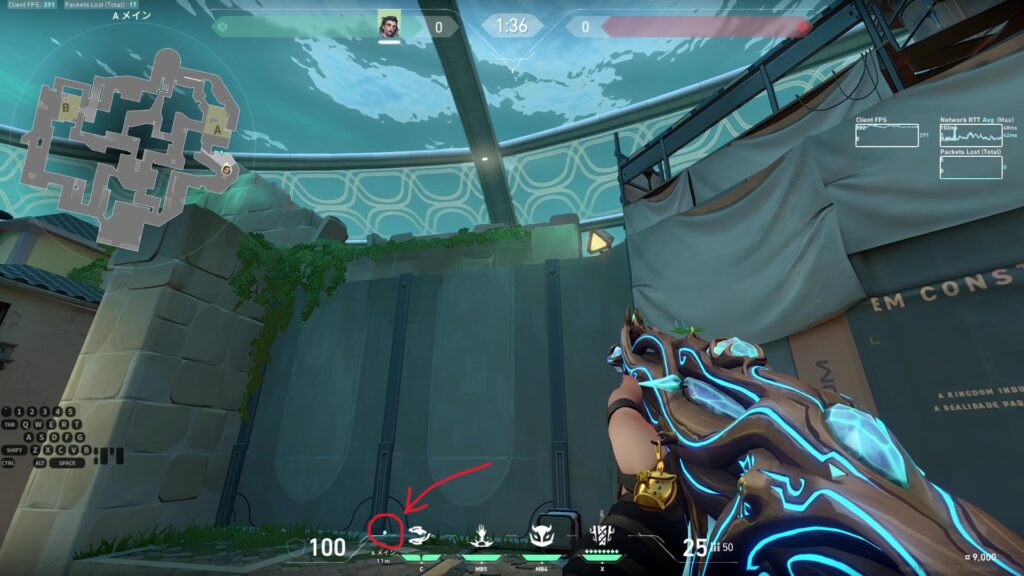Click the yellow triangular ping marker

pos(599,241)
